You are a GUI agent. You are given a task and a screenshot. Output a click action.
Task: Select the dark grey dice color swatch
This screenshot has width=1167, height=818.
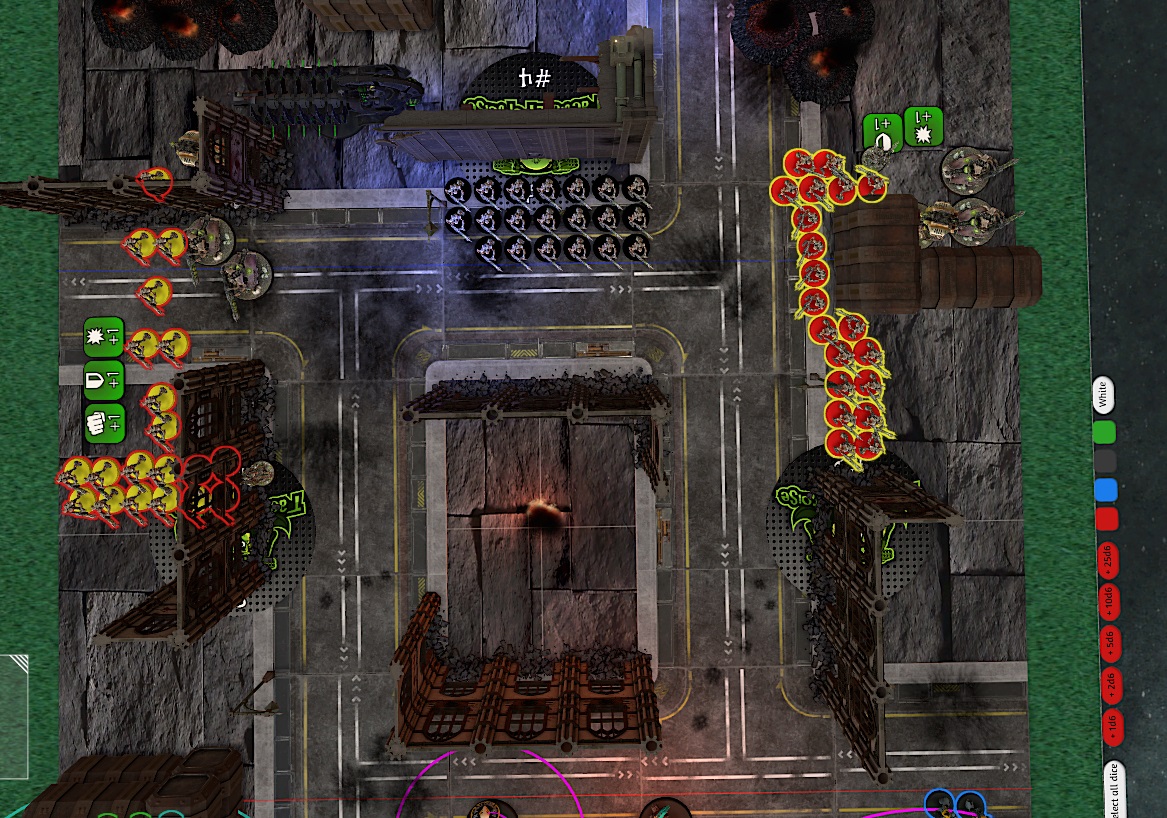coord(1105,461)
